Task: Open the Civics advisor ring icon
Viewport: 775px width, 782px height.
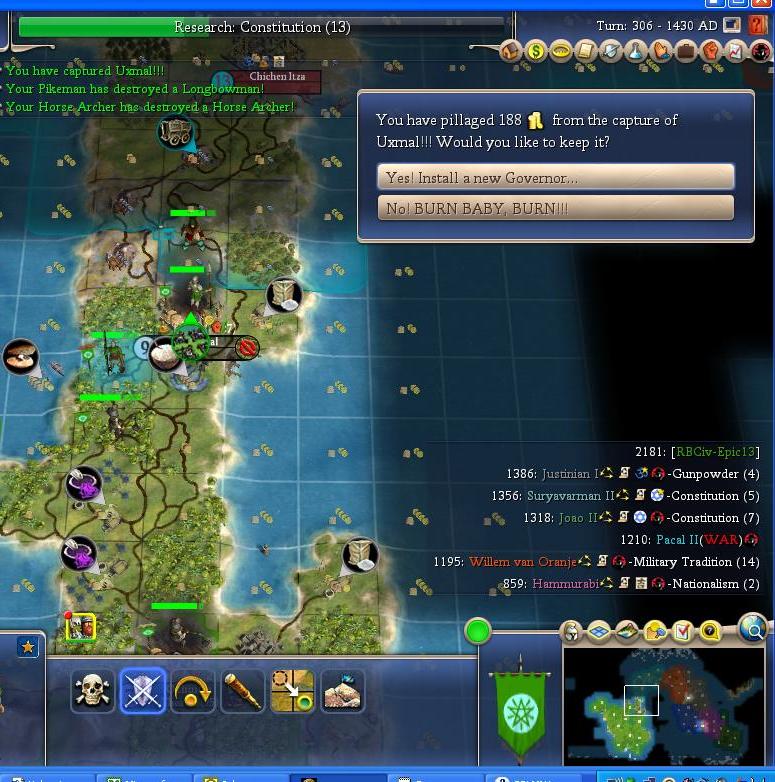Action: point(561,51)
